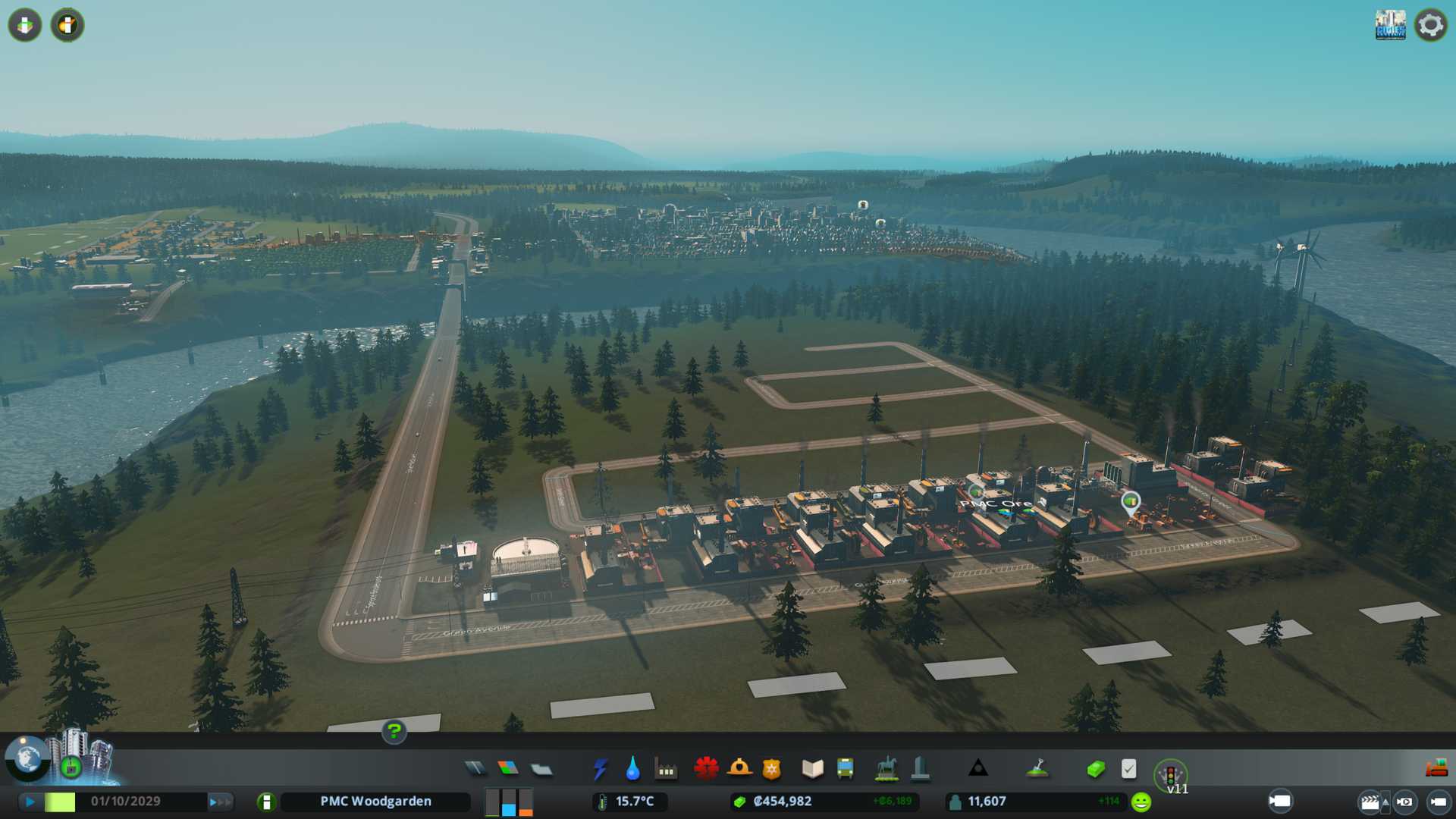Screen dimensions: 1456x819
Task: Open the Economy money panel
Action: tap(1096, 769)
